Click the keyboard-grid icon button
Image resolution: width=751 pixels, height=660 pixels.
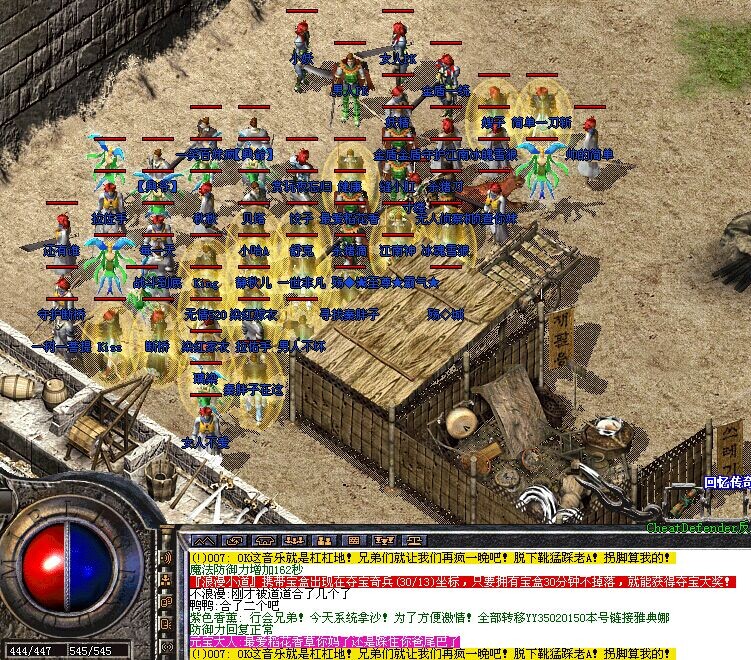(x=353, y=540)
